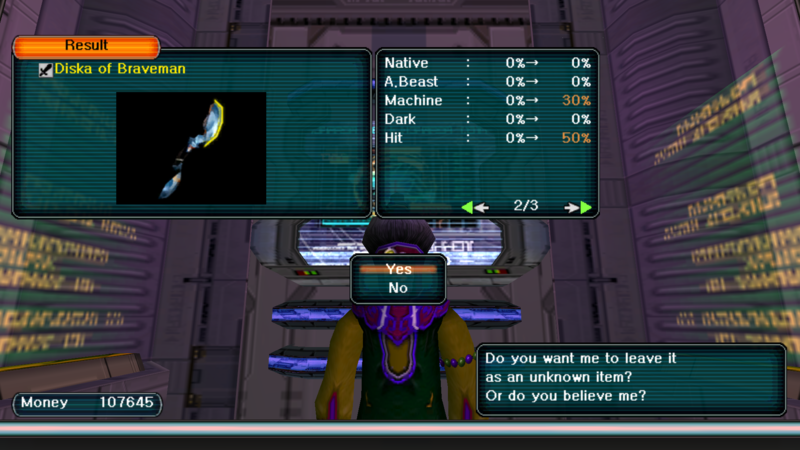This screenshot has width=800, height=450.
Task: Select No in the confirmation box
Action: (x=398, y=288)
